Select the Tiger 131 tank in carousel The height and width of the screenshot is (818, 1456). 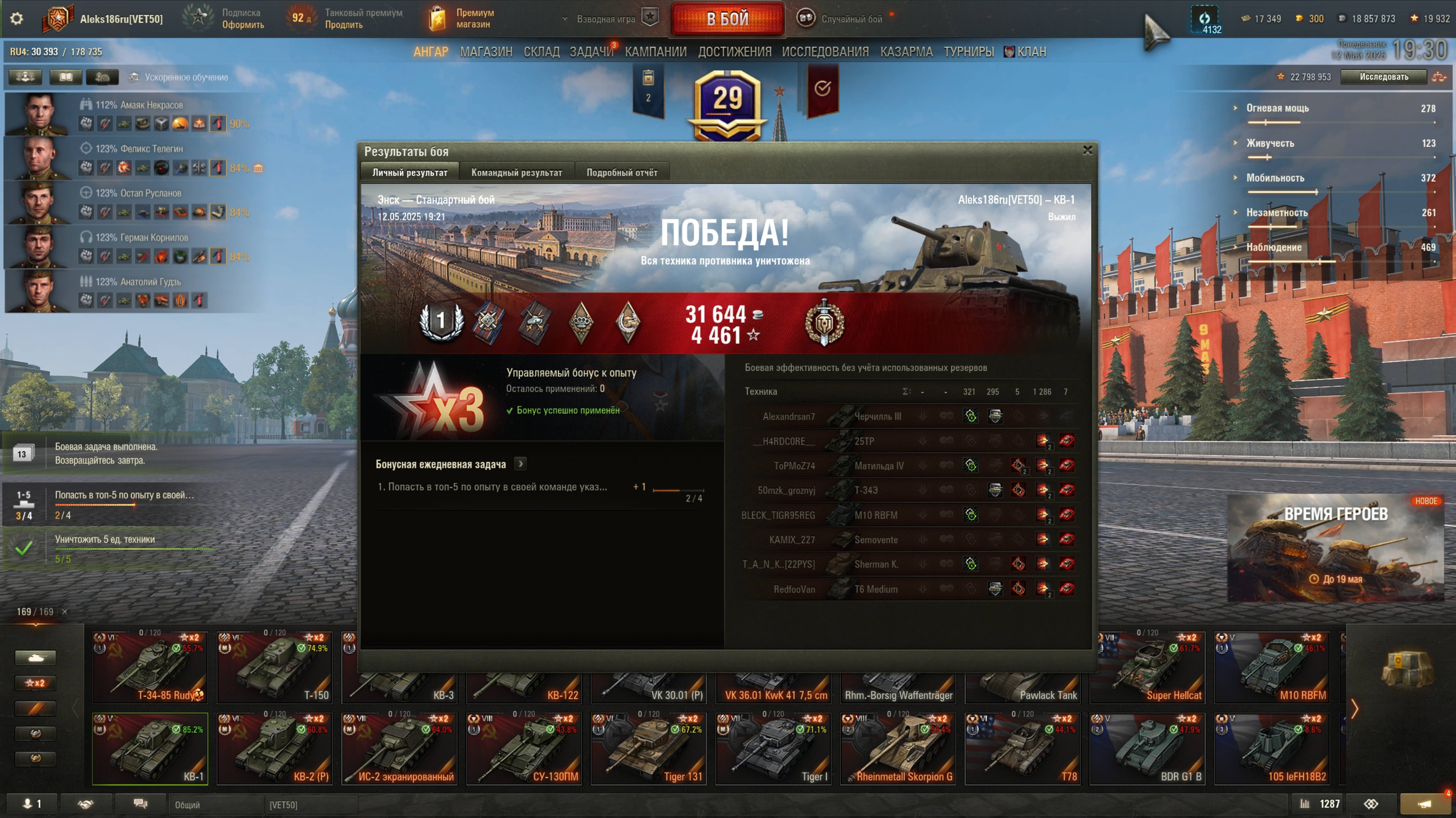[648, 748]
